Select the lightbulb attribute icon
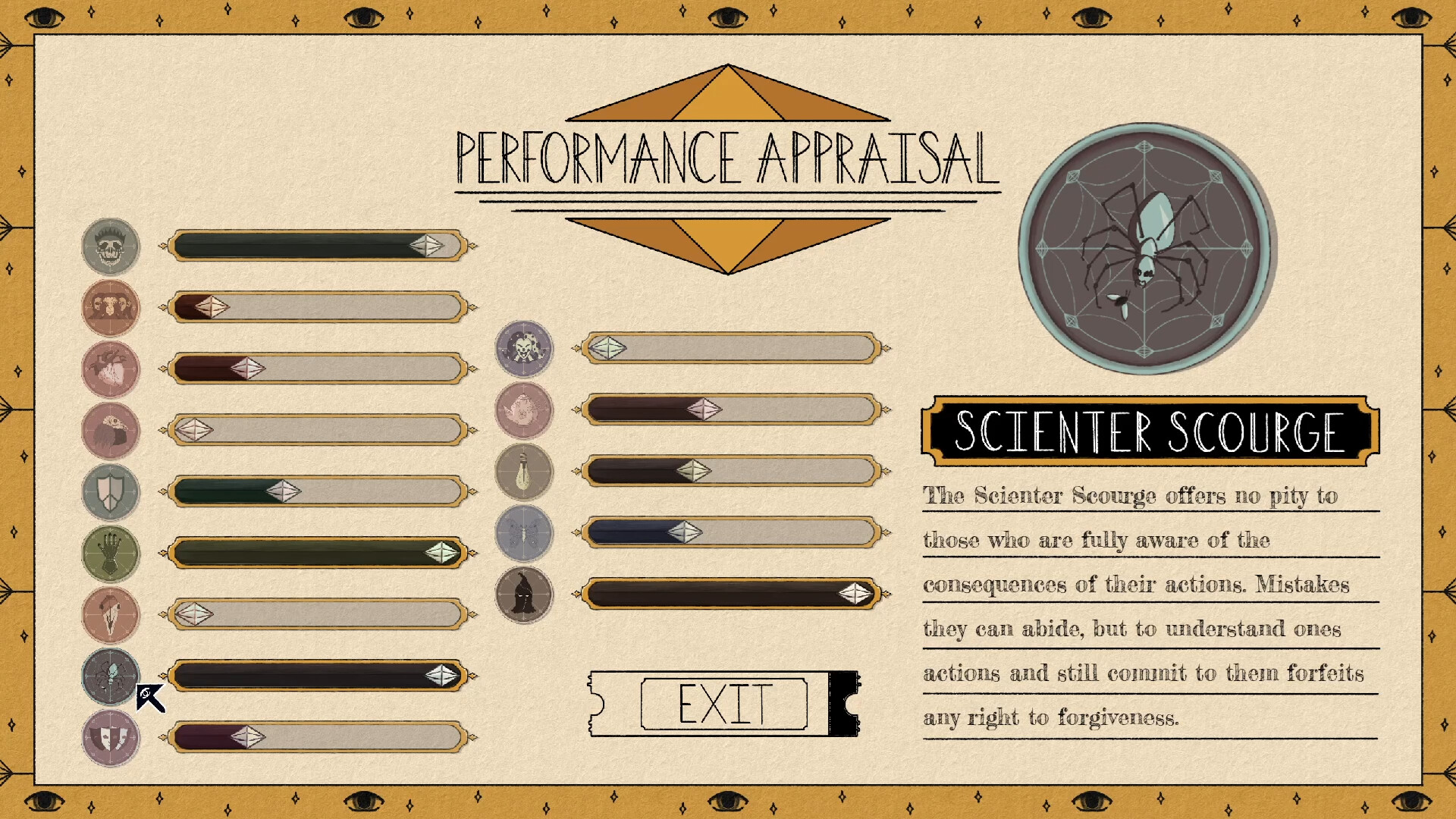Viewport: 1456px width, 819px height. point(526,472)
